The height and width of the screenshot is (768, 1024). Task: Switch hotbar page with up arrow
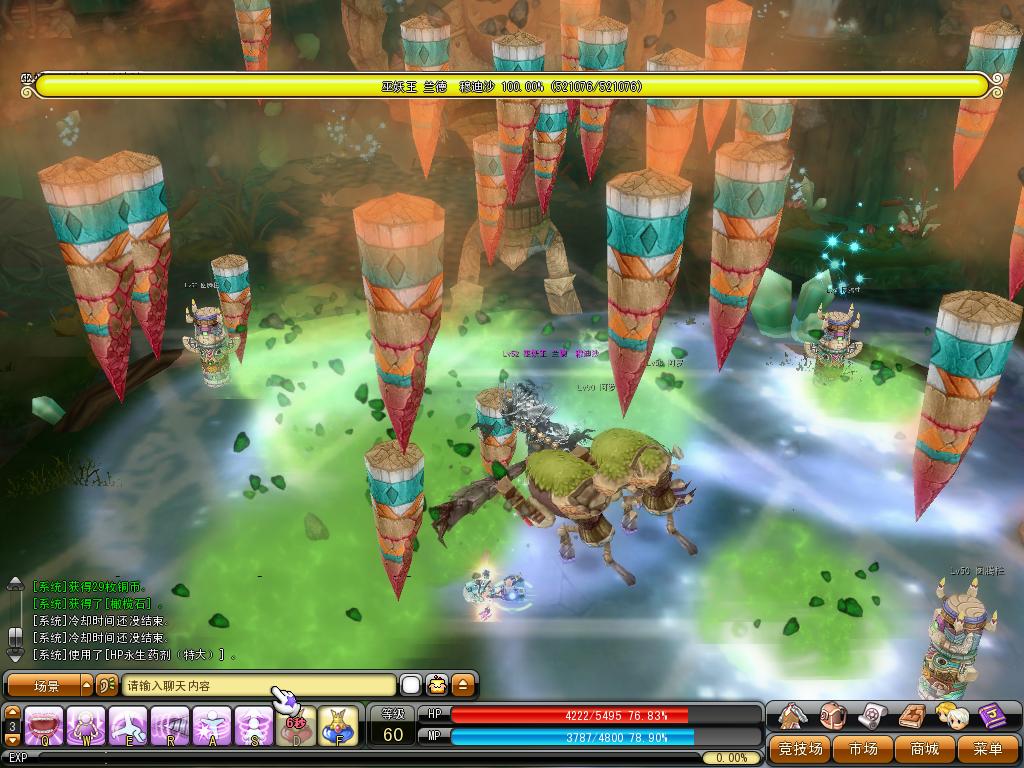coord(13,711)
